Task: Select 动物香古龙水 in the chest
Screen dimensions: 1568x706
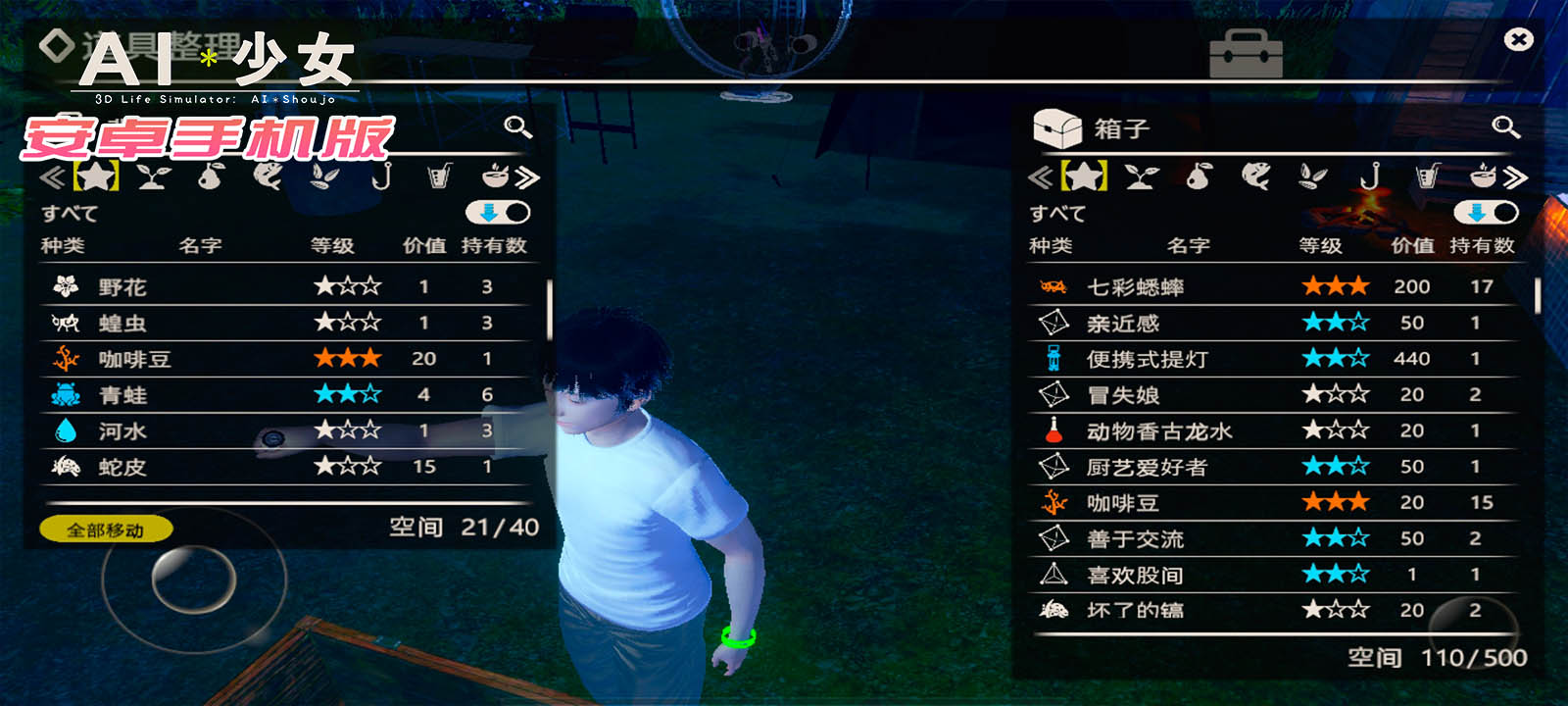Action: pyautogui.click(x=1274, y=430)
